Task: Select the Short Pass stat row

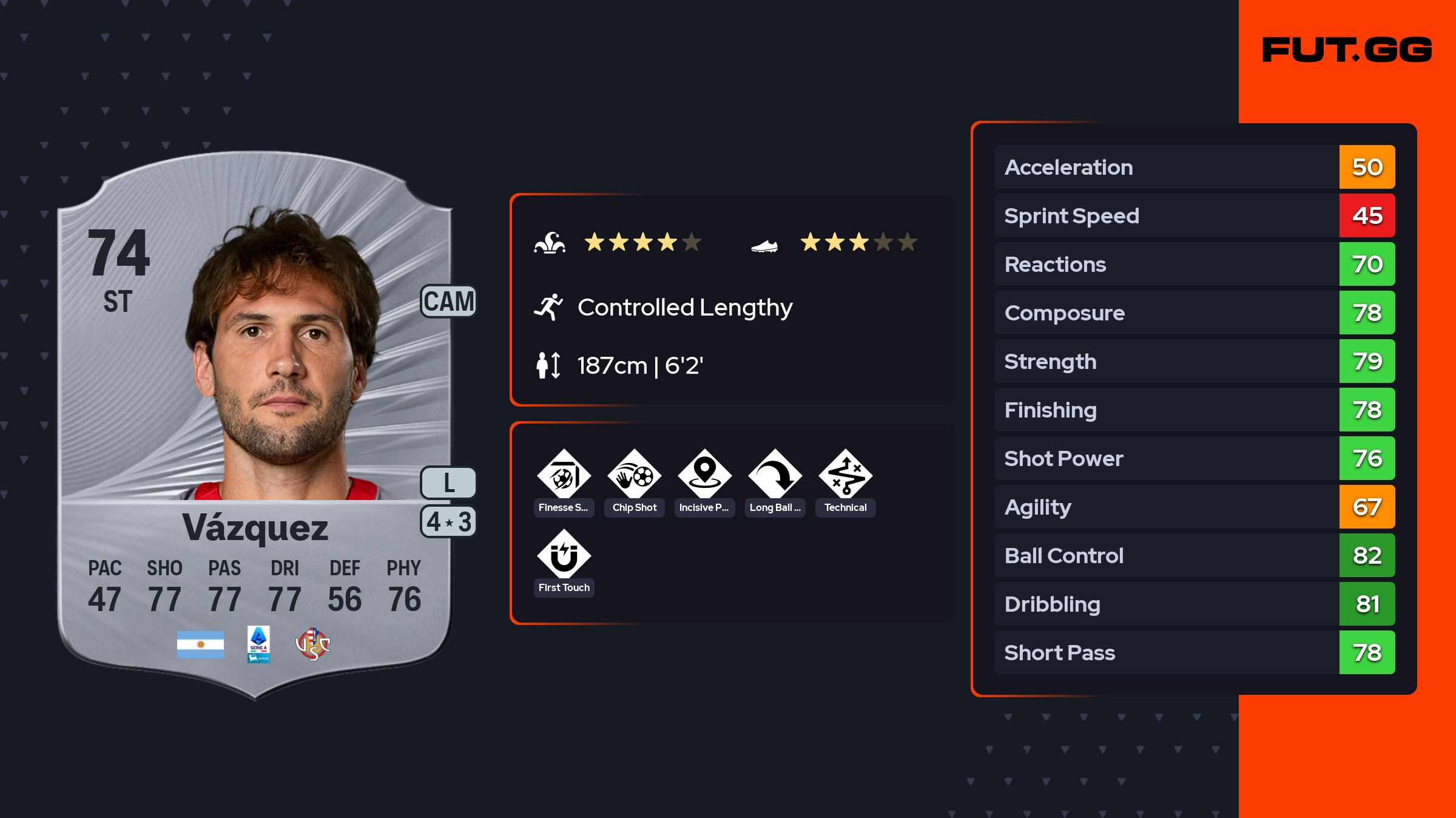Action: point(1194,652)
